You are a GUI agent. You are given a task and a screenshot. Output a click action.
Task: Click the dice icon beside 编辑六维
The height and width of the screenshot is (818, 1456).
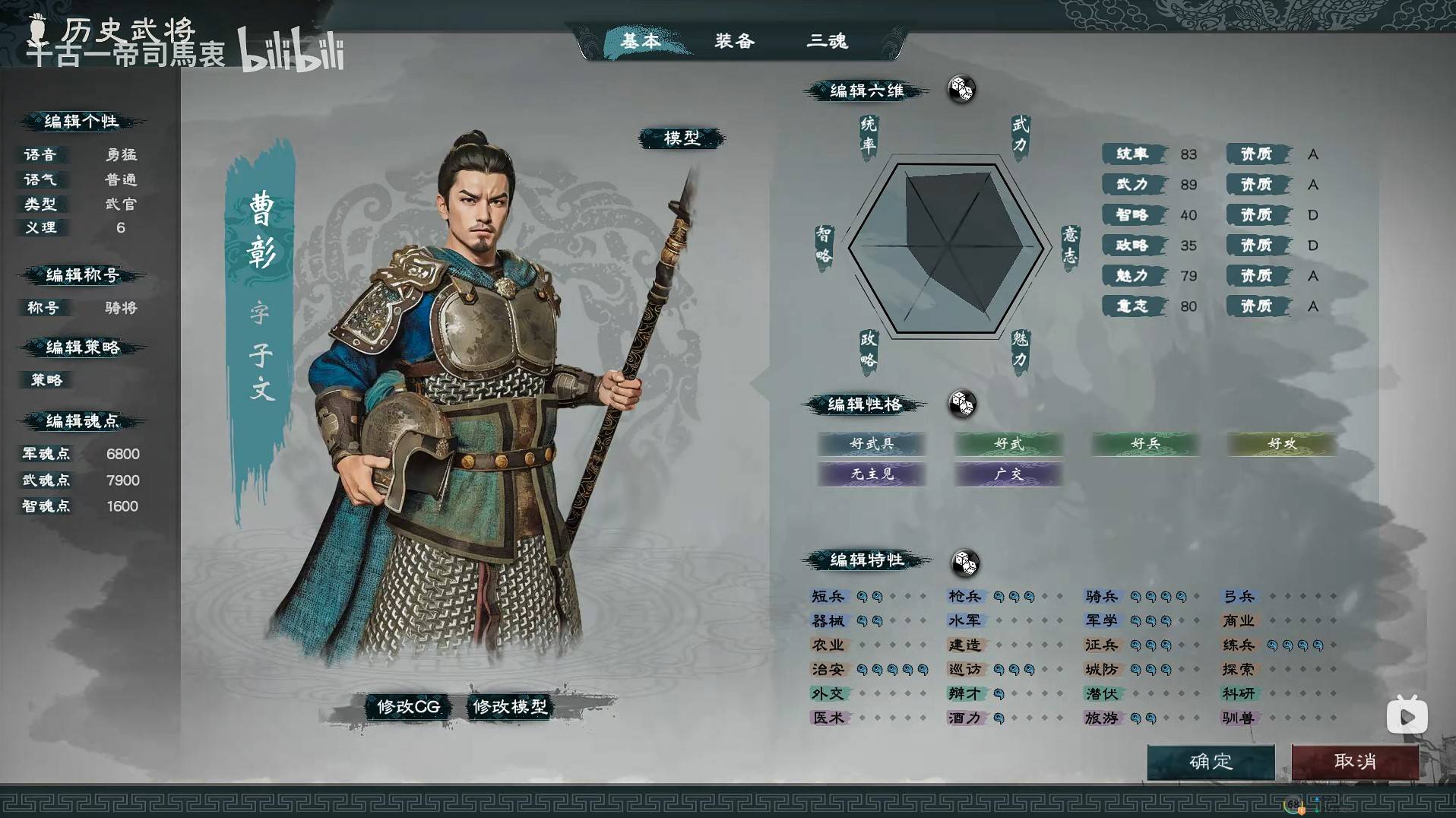(961, 90)
